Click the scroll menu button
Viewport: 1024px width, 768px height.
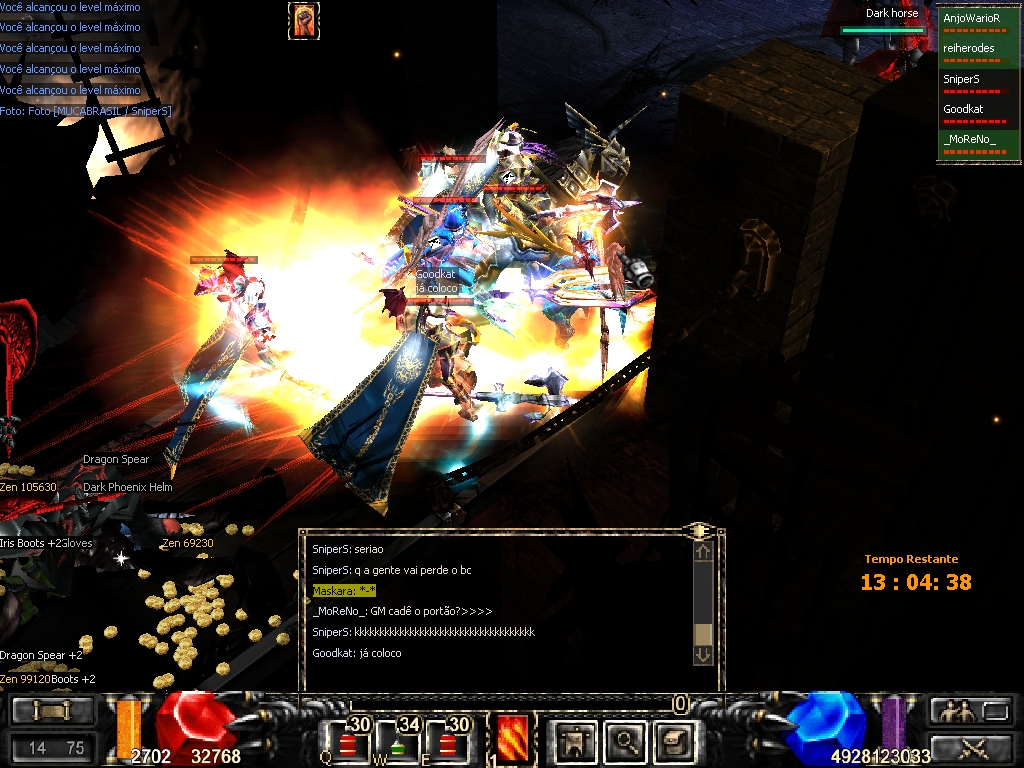click(52, 711)
